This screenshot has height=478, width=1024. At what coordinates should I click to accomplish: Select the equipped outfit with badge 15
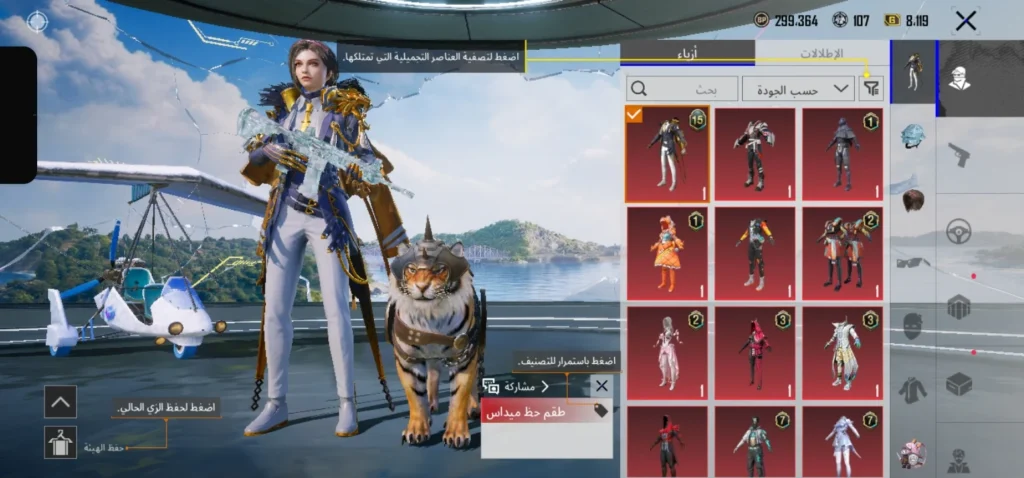pos(667,154)
